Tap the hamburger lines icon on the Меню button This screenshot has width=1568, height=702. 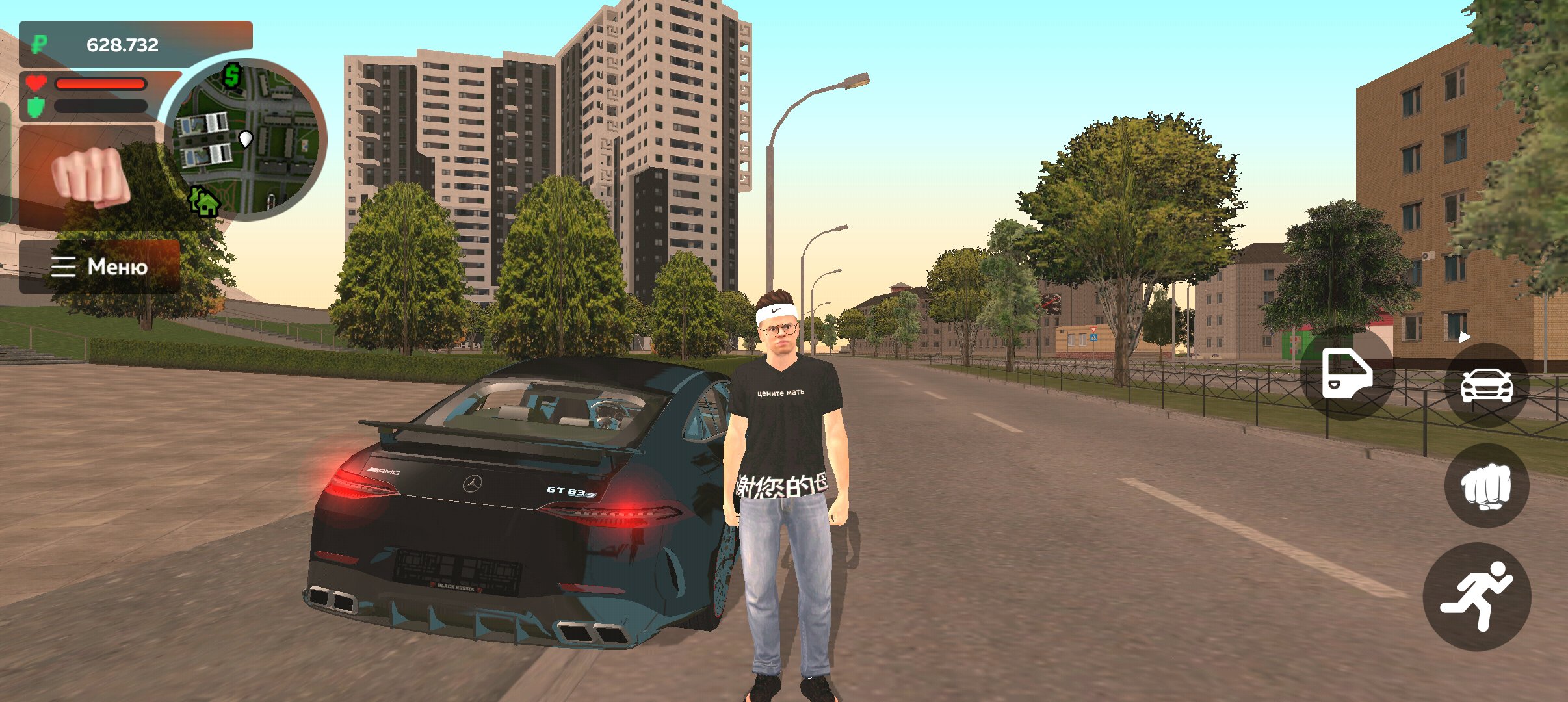[63, 266]
